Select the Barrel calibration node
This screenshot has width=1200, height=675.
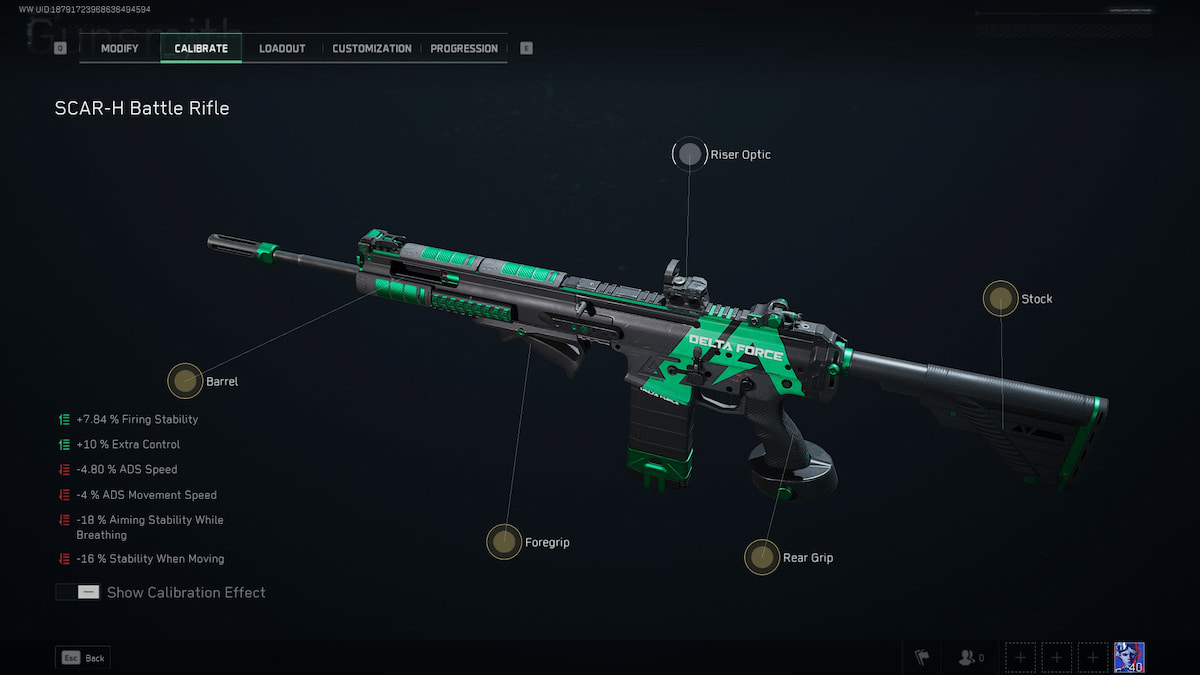[184, 380]
